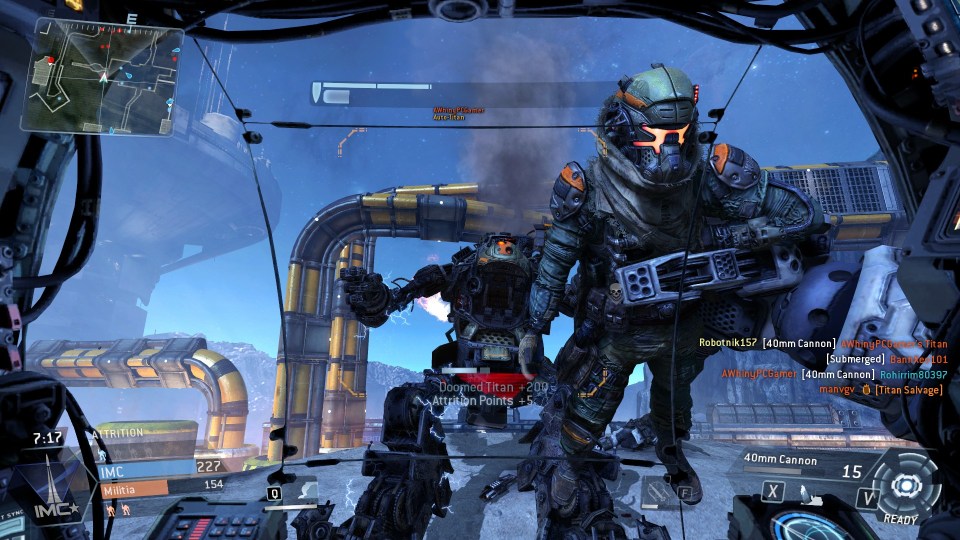Select the Titan Salvage kill feed entry
The height and width of the screenshot is (540, 960).
908,389
